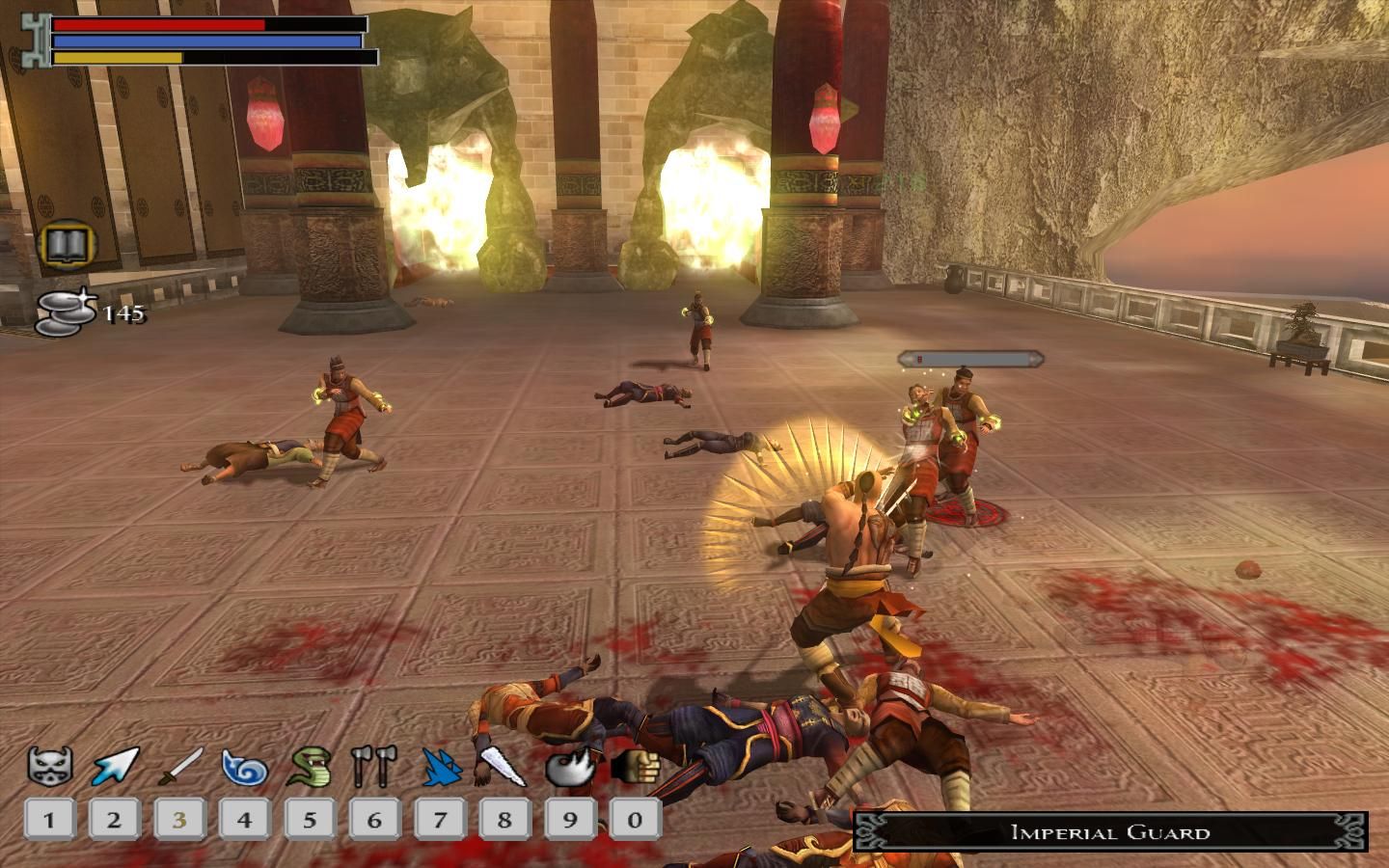The image size is (1389, 868).
Task: Activate the blue arrow style icon
Action: coord(115,768)
